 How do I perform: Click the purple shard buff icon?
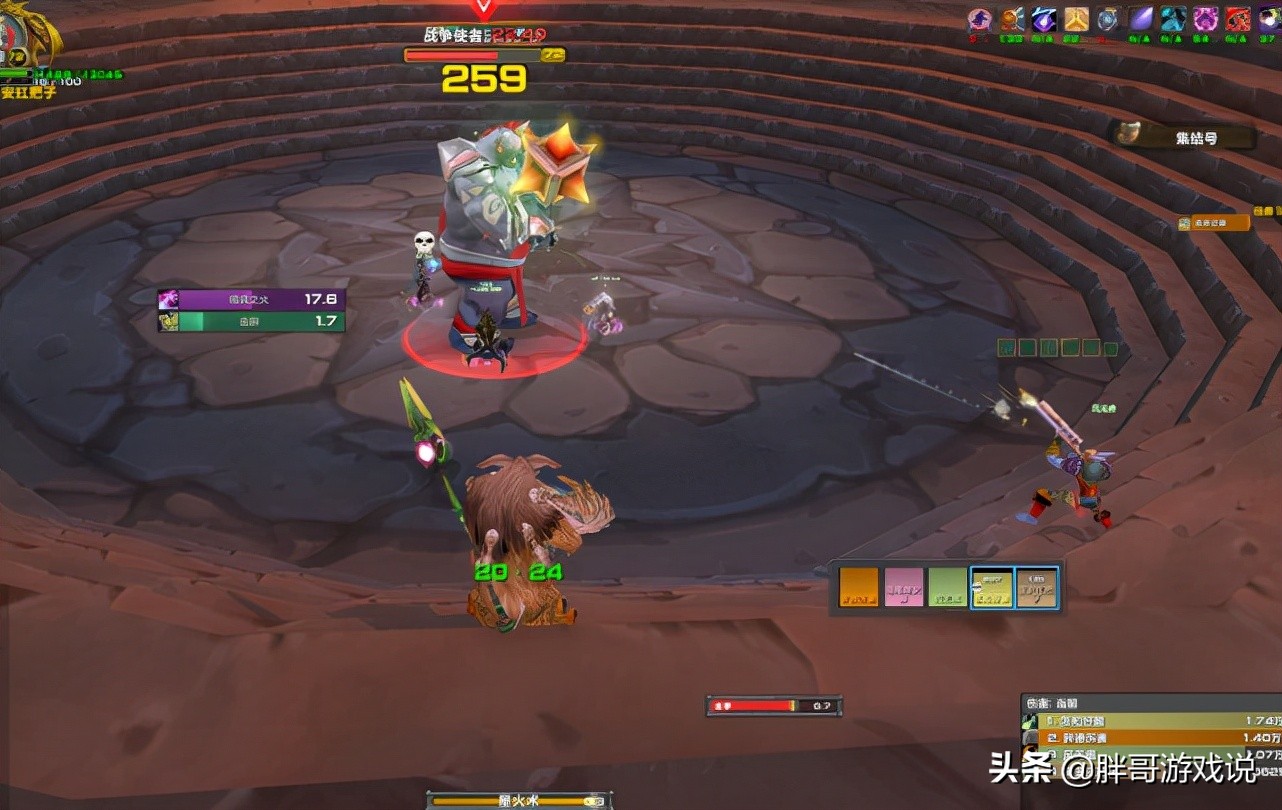(1141, 19)
